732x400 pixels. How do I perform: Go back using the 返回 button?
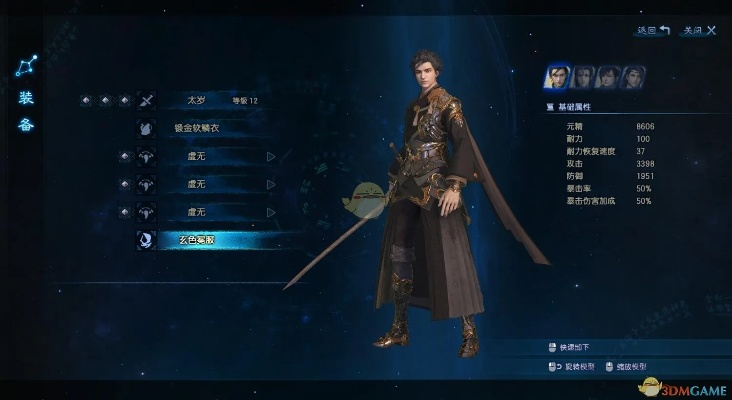(x=653, y=31)
